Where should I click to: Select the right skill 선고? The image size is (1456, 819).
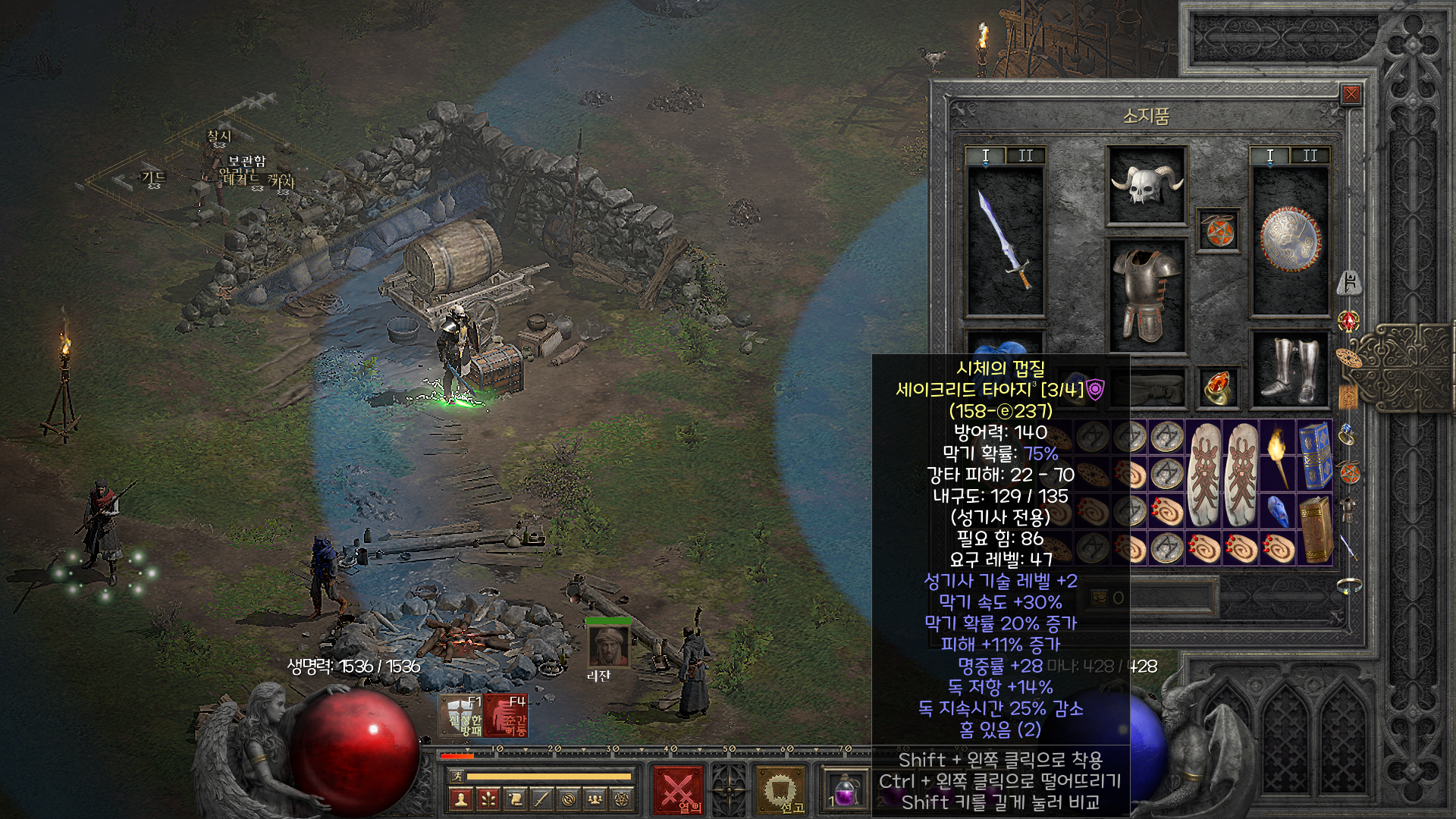(x=780, y=790)
